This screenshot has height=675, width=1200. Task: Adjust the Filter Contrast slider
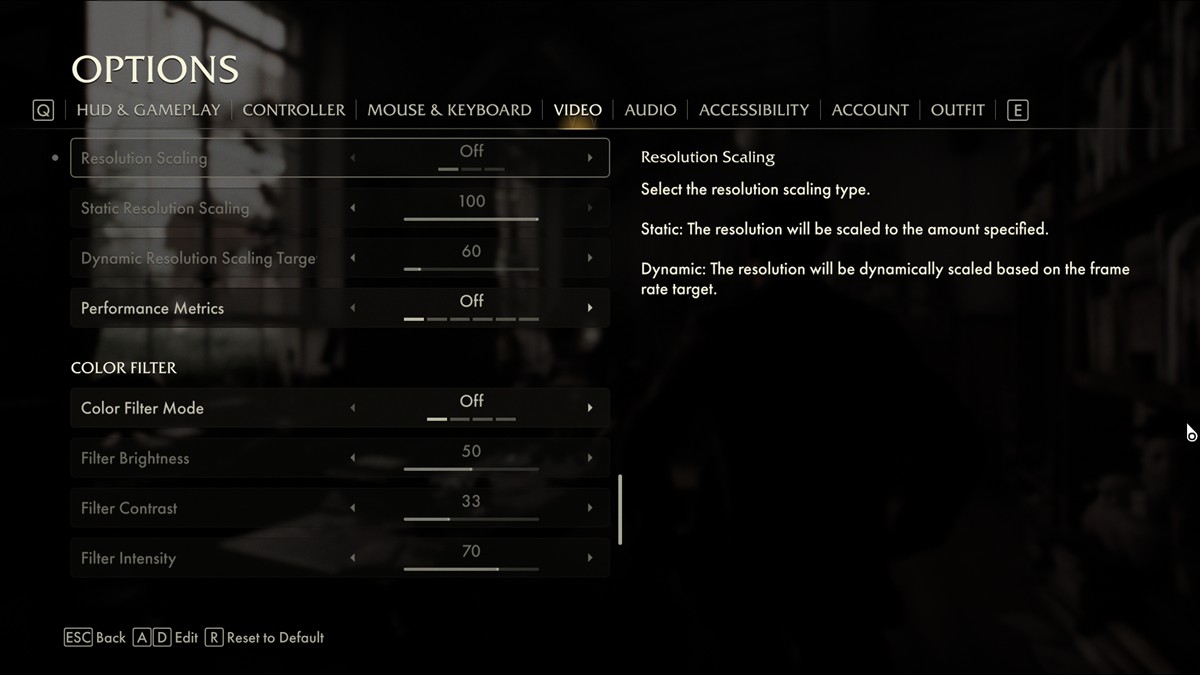[471, 518]
